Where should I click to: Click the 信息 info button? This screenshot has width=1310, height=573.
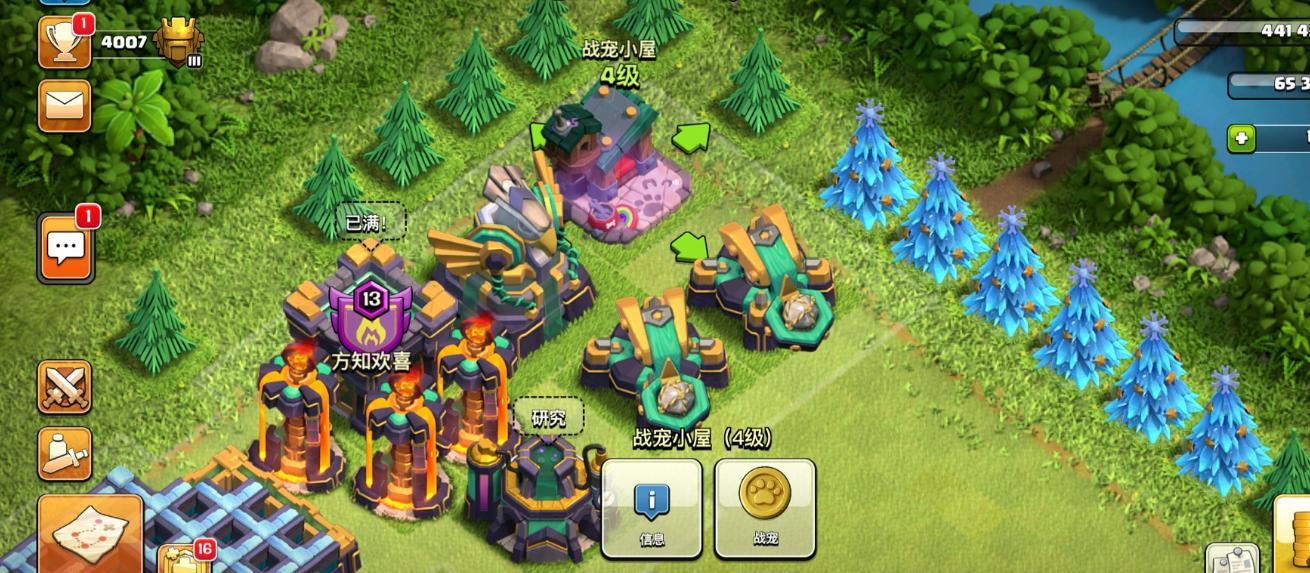[x=651, y=508]
